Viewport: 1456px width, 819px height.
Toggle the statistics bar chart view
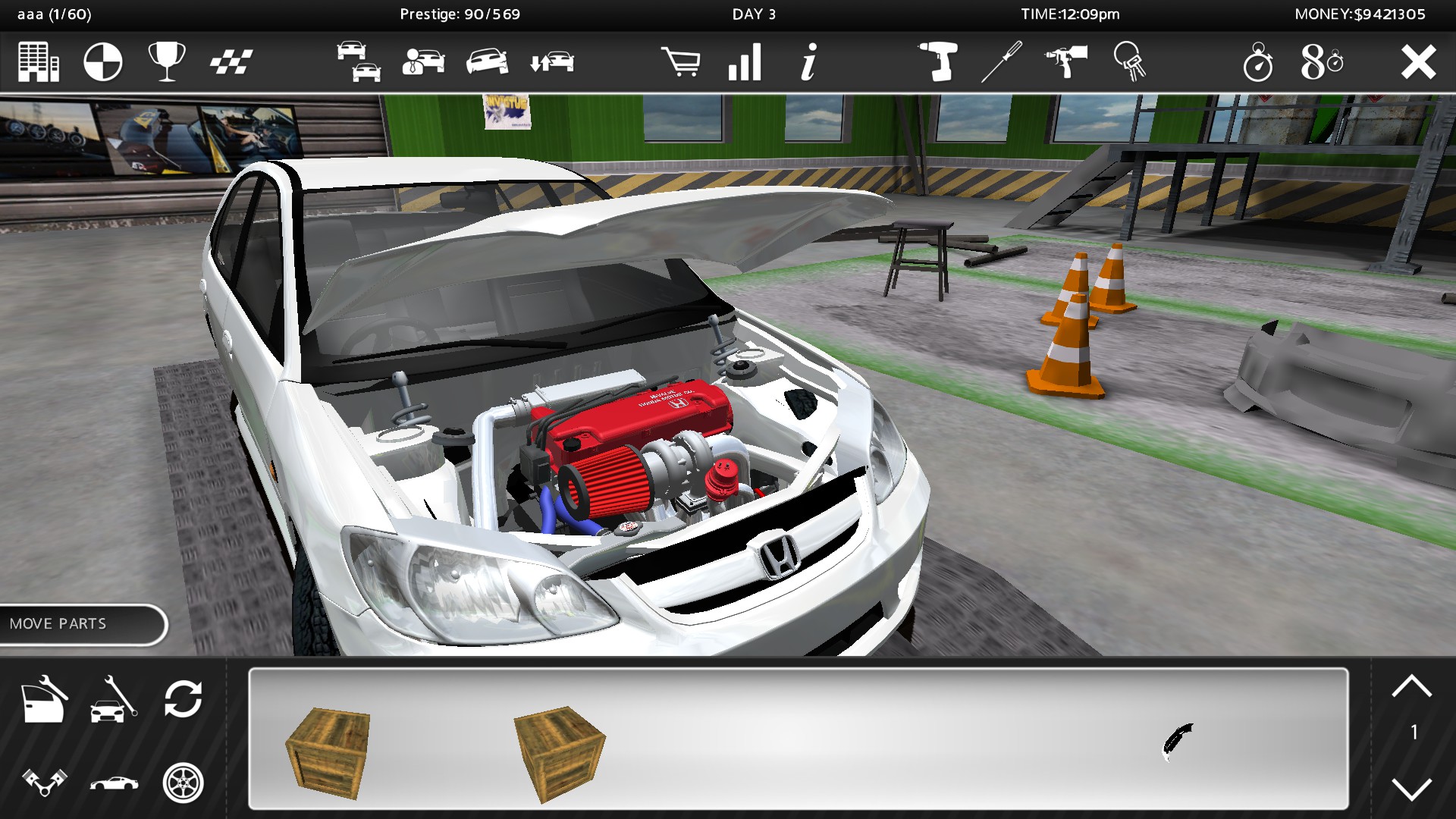click(744, 63)
